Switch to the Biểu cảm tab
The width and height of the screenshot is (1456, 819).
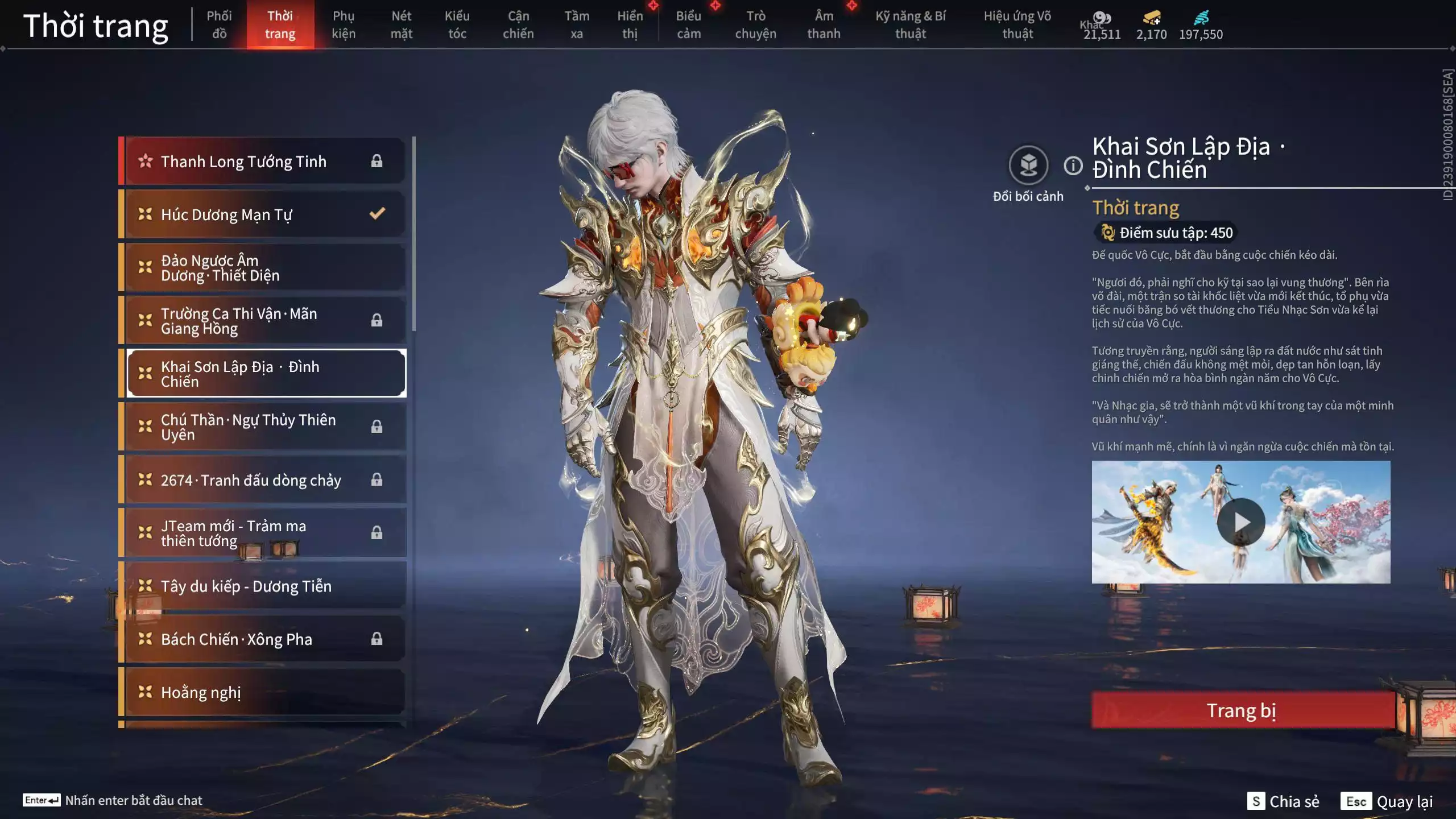pos(688,24)
